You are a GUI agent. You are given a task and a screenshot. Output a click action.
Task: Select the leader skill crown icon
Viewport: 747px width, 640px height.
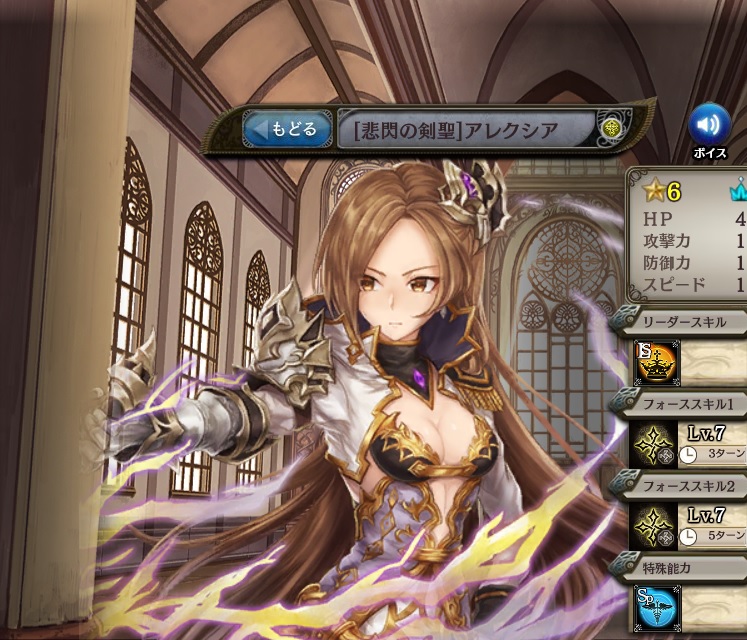point(655,364)
